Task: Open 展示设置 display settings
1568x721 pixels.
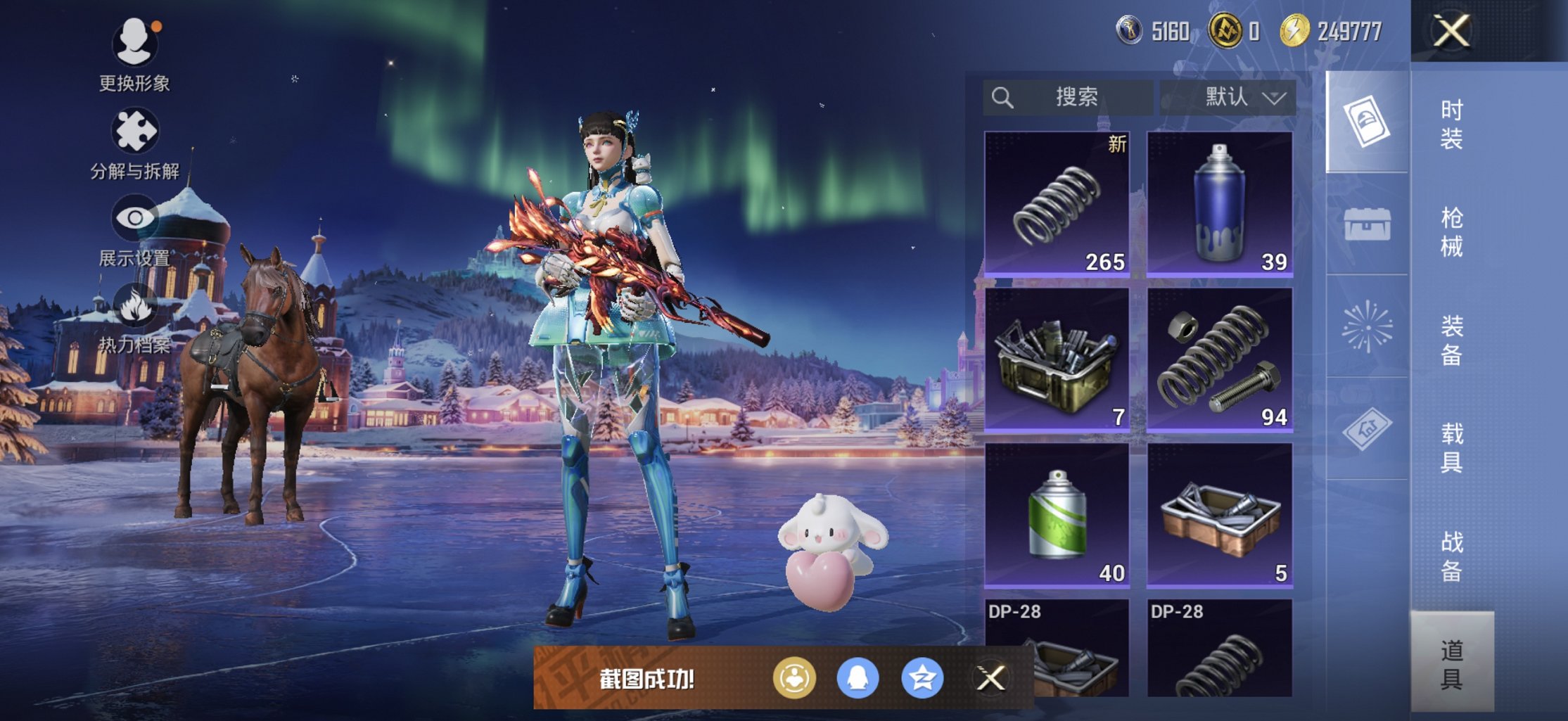Action: point(134,231)
